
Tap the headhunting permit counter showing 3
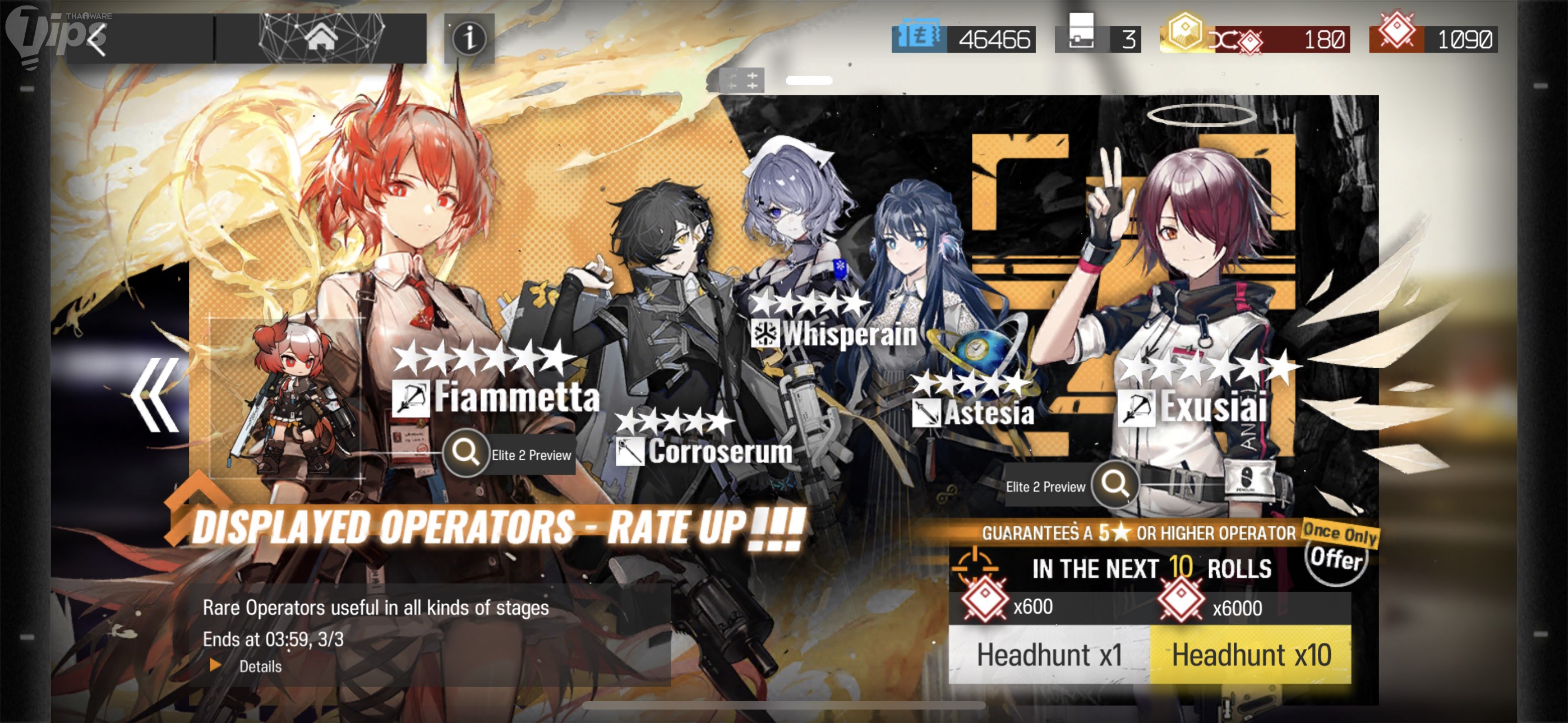(1097, 39)
